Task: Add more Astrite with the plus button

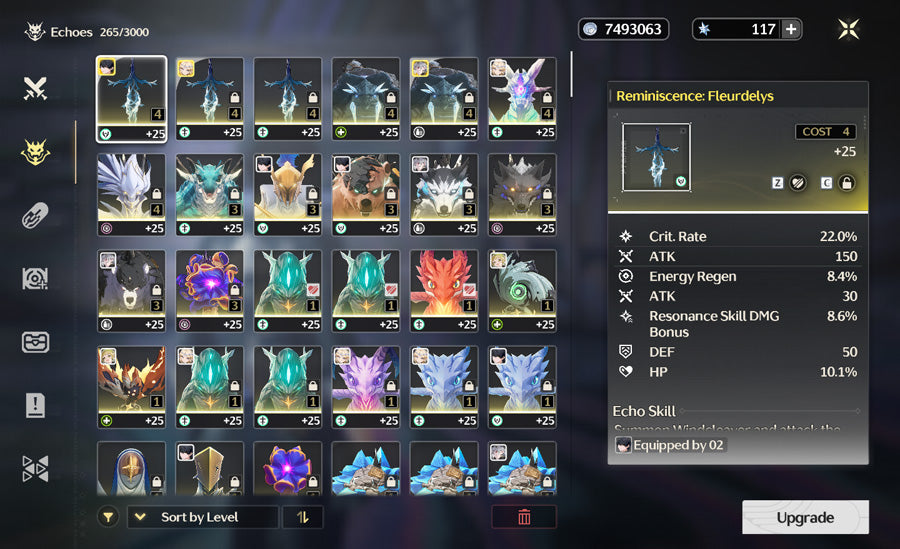Action: click(x=791, y=29)
